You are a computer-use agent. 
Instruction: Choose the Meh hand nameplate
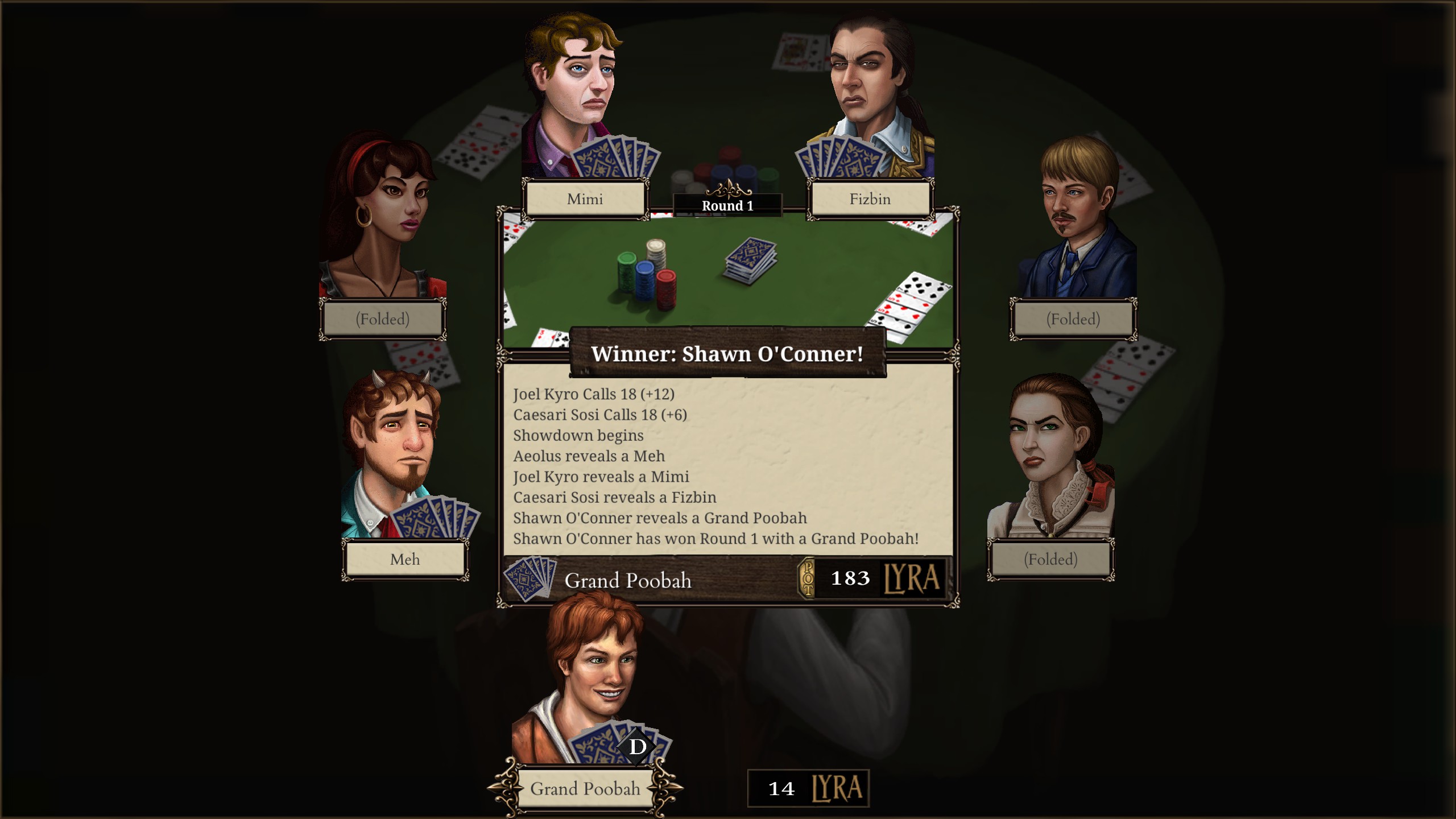pos(405,560)
